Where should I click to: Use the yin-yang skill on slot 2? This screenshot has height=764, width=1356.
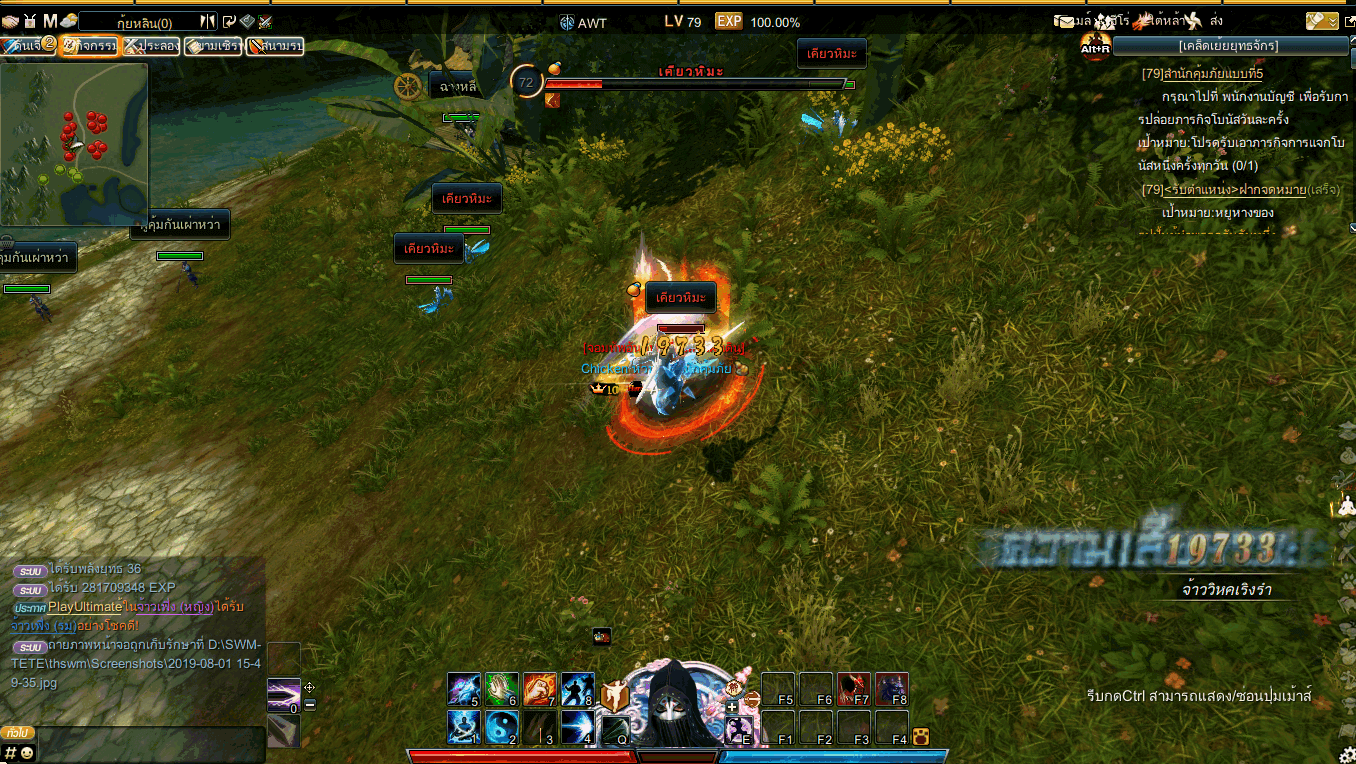point(501,727)
